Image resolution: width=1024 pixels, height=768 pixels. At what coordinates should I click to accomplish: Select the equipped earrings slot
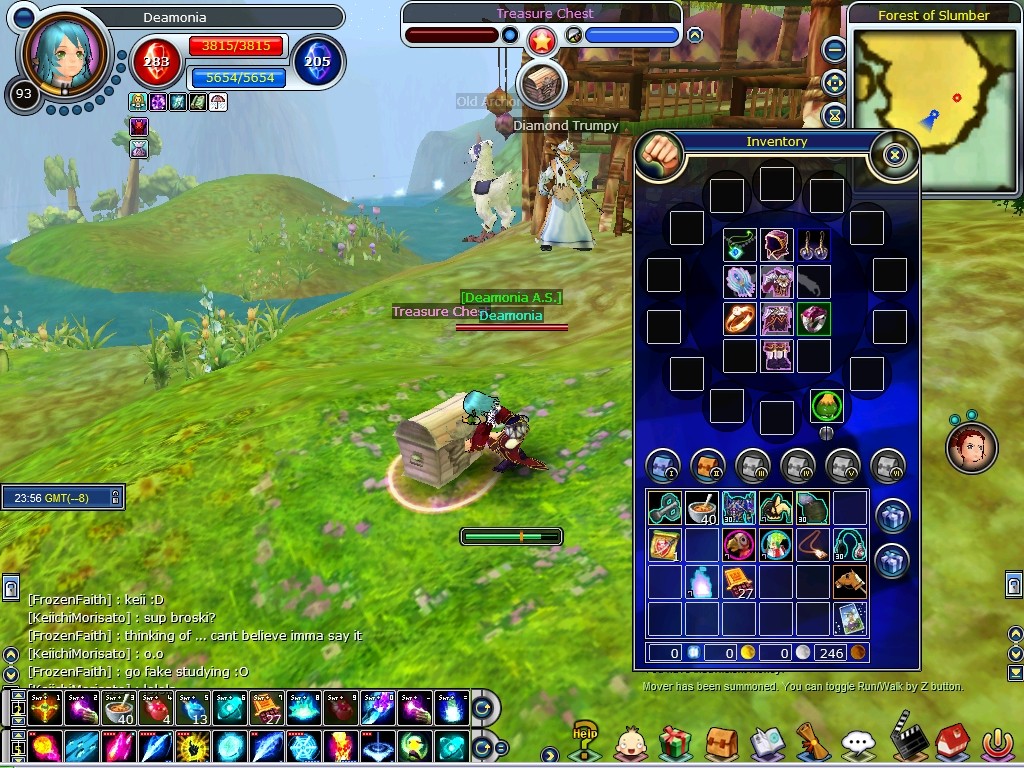point(813,245)
